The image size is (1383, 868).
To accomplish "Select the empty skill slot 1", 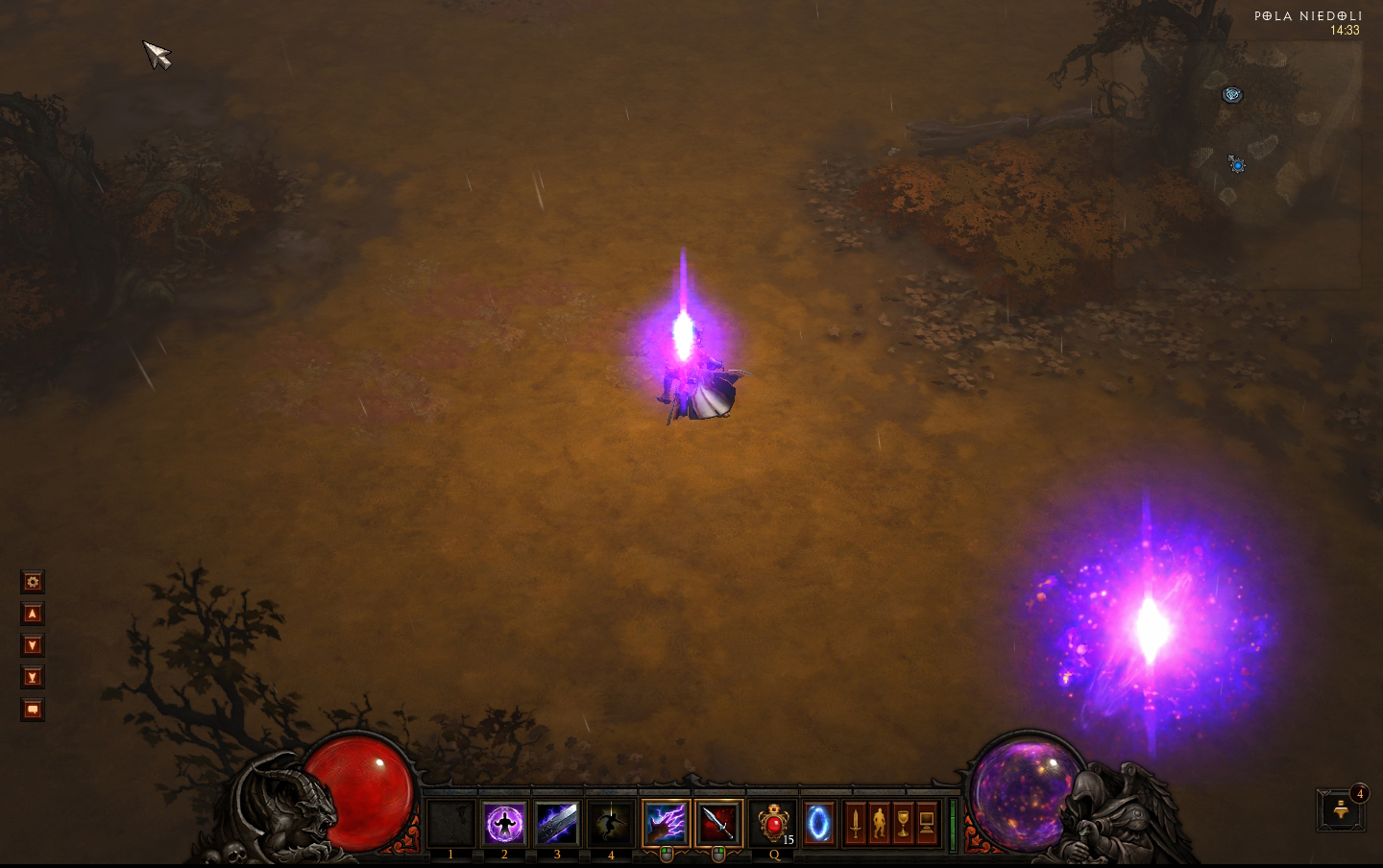I will pyautogui.click(x=450, y=824).
